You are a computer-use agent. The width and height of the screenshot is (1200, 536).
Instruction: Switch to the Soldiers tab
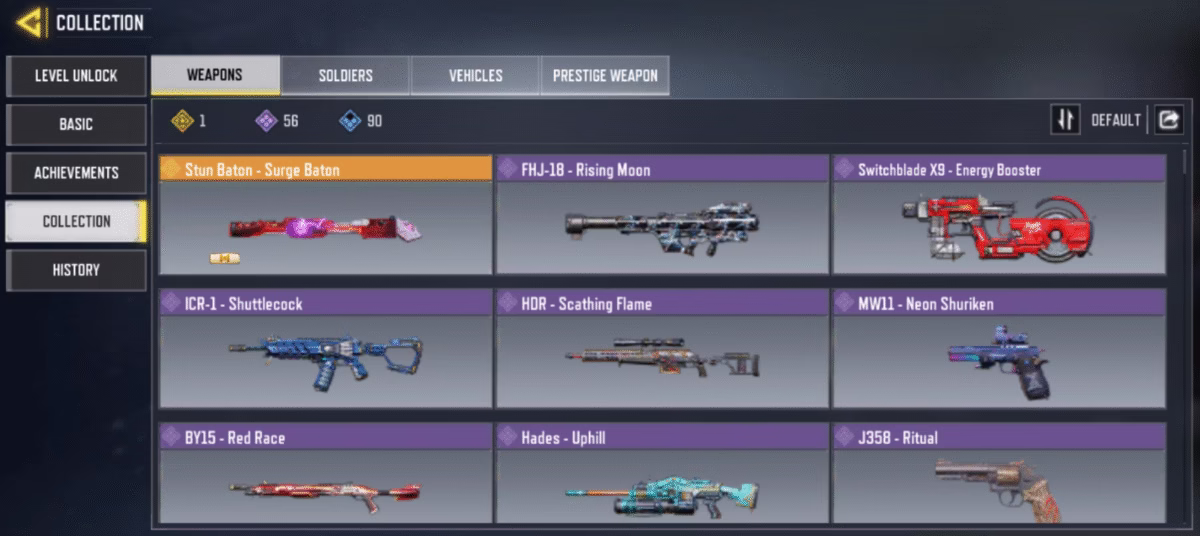click(x=345, y=76)
